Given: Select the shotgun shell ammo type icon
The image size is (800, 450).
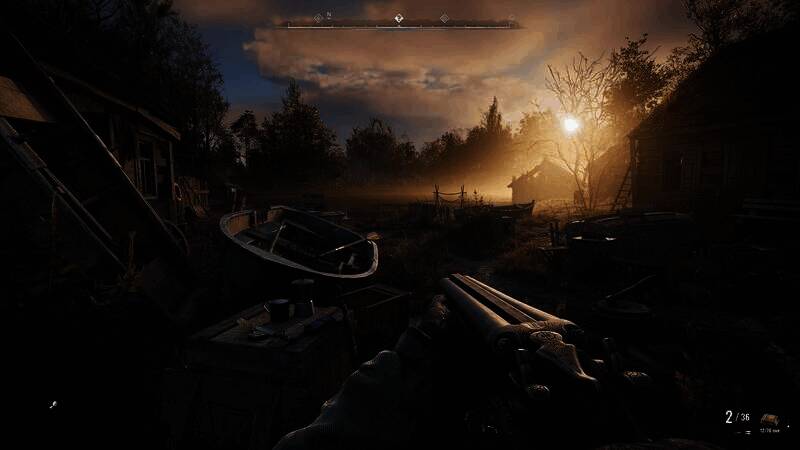Looking at the screenshot, I should click(x=769, y=419).
